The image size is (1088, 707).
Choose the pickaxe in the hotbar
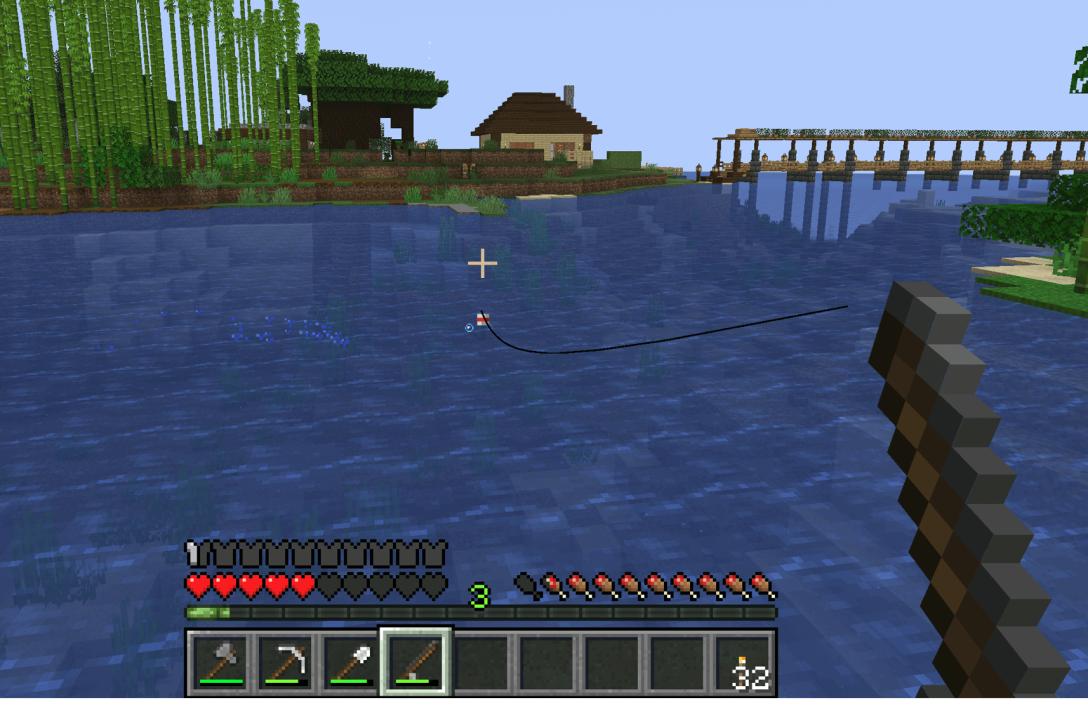[x=285, y=661]
